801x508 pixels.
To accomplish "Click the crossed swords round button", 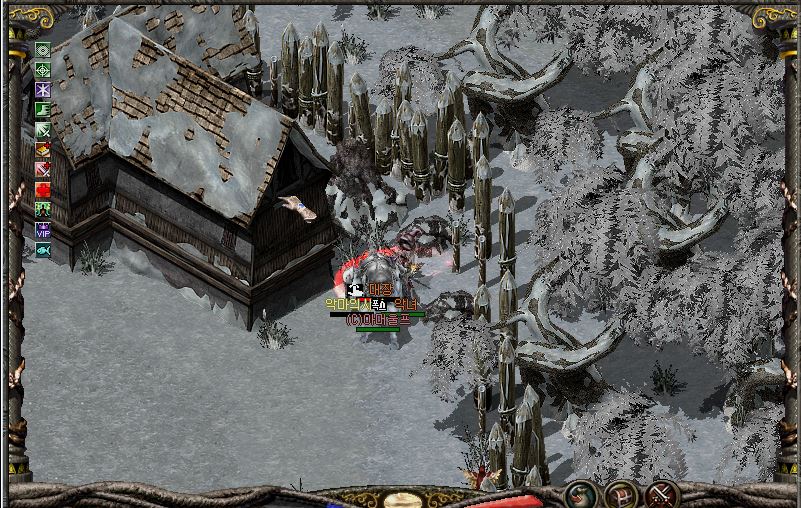I will coord(662,495).
